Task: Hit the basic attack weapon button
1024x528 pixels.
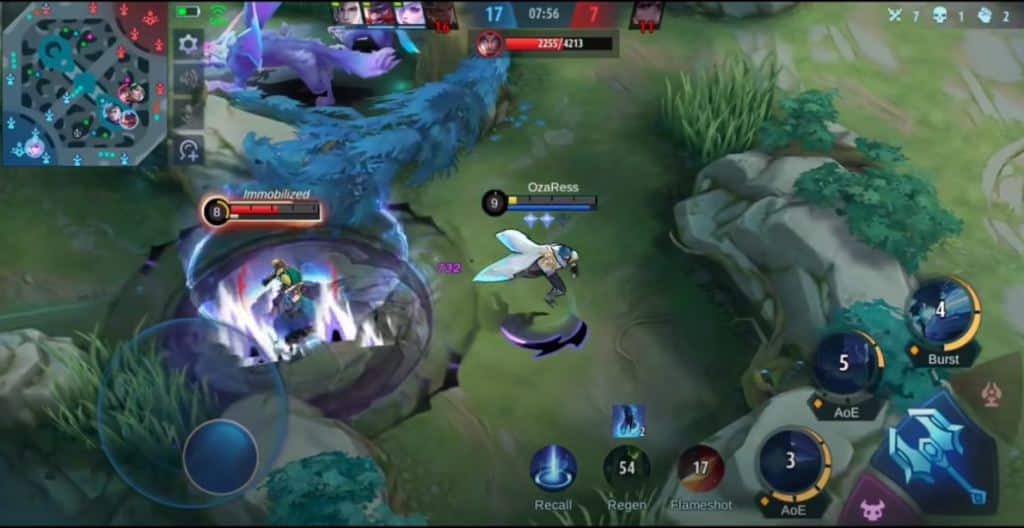Action: click(x=937, y=451)
